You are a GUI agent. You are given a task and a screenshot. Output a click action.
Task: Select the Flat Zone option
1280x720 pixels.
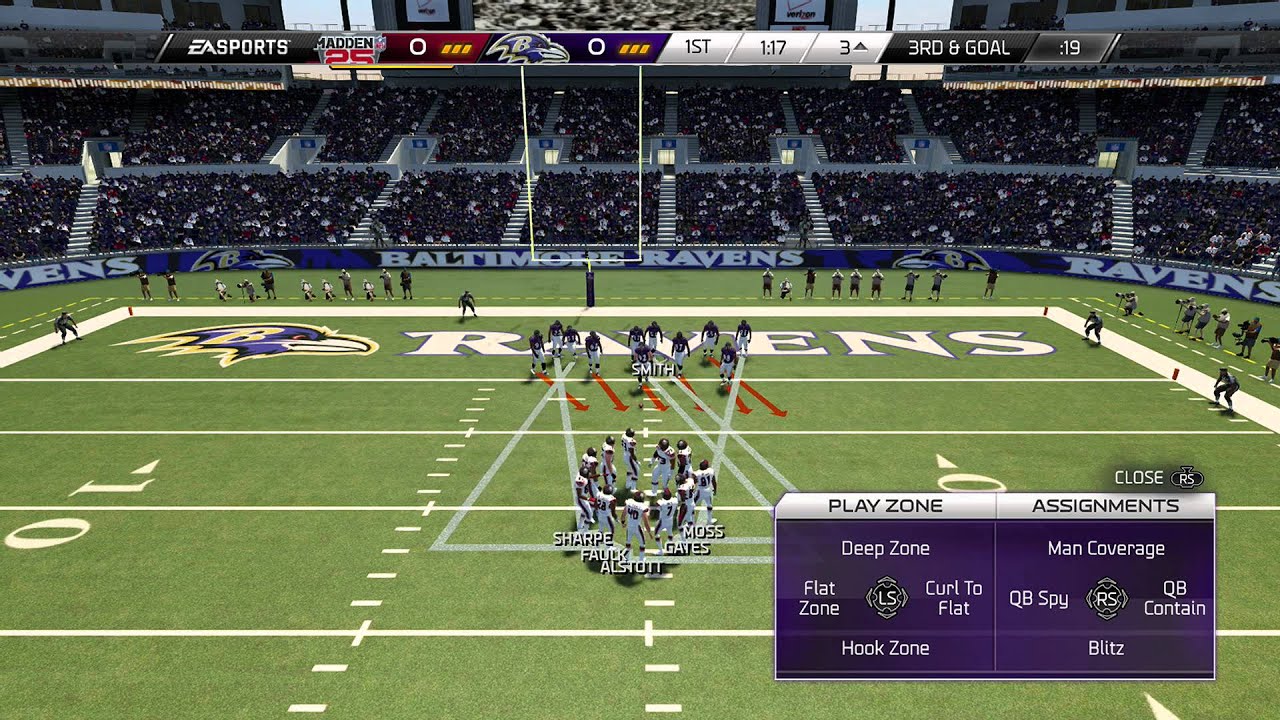(x=819, y=598)
